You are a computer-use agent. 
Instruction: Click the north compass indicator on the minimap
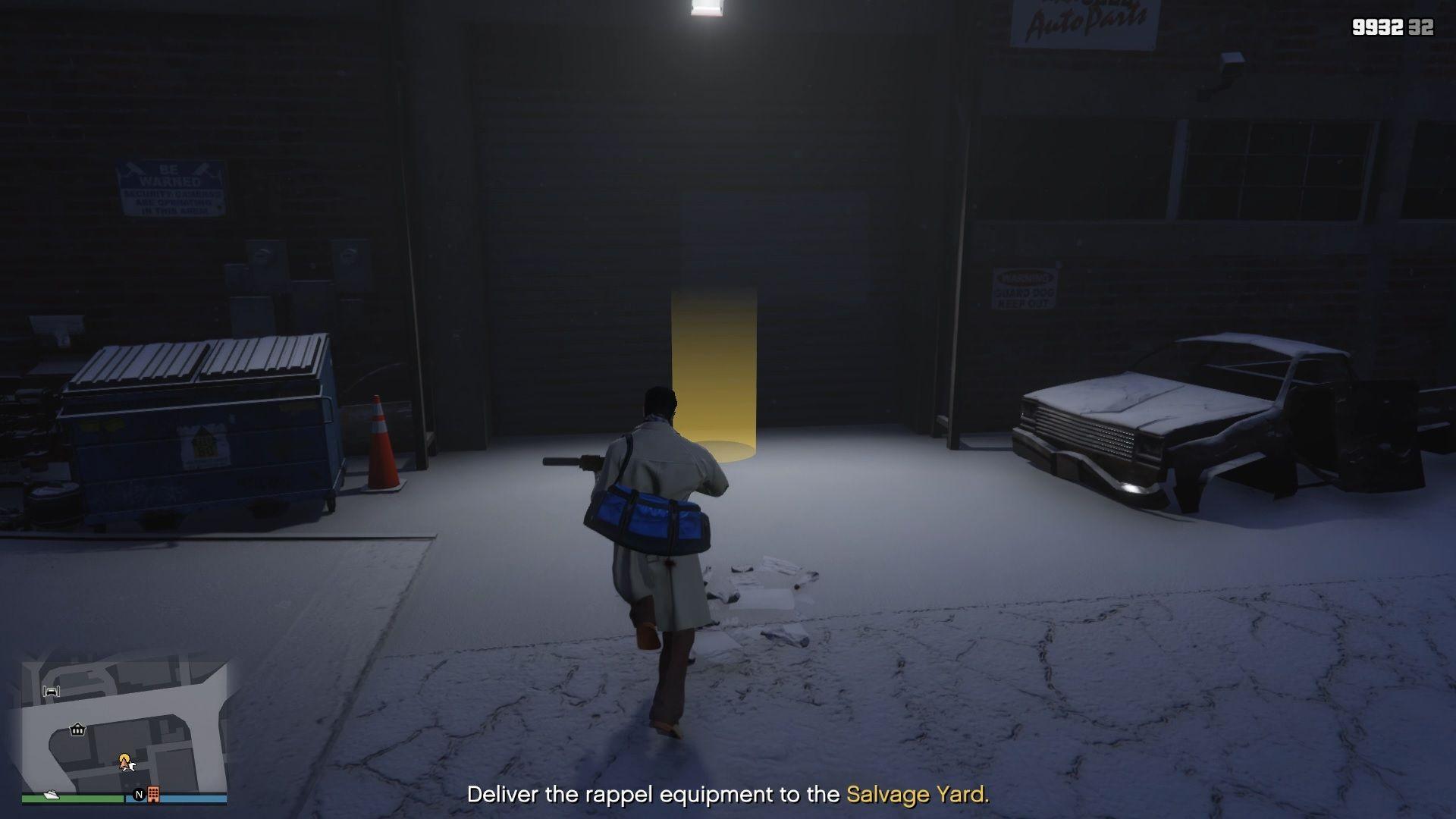click(x=140, y=795)
